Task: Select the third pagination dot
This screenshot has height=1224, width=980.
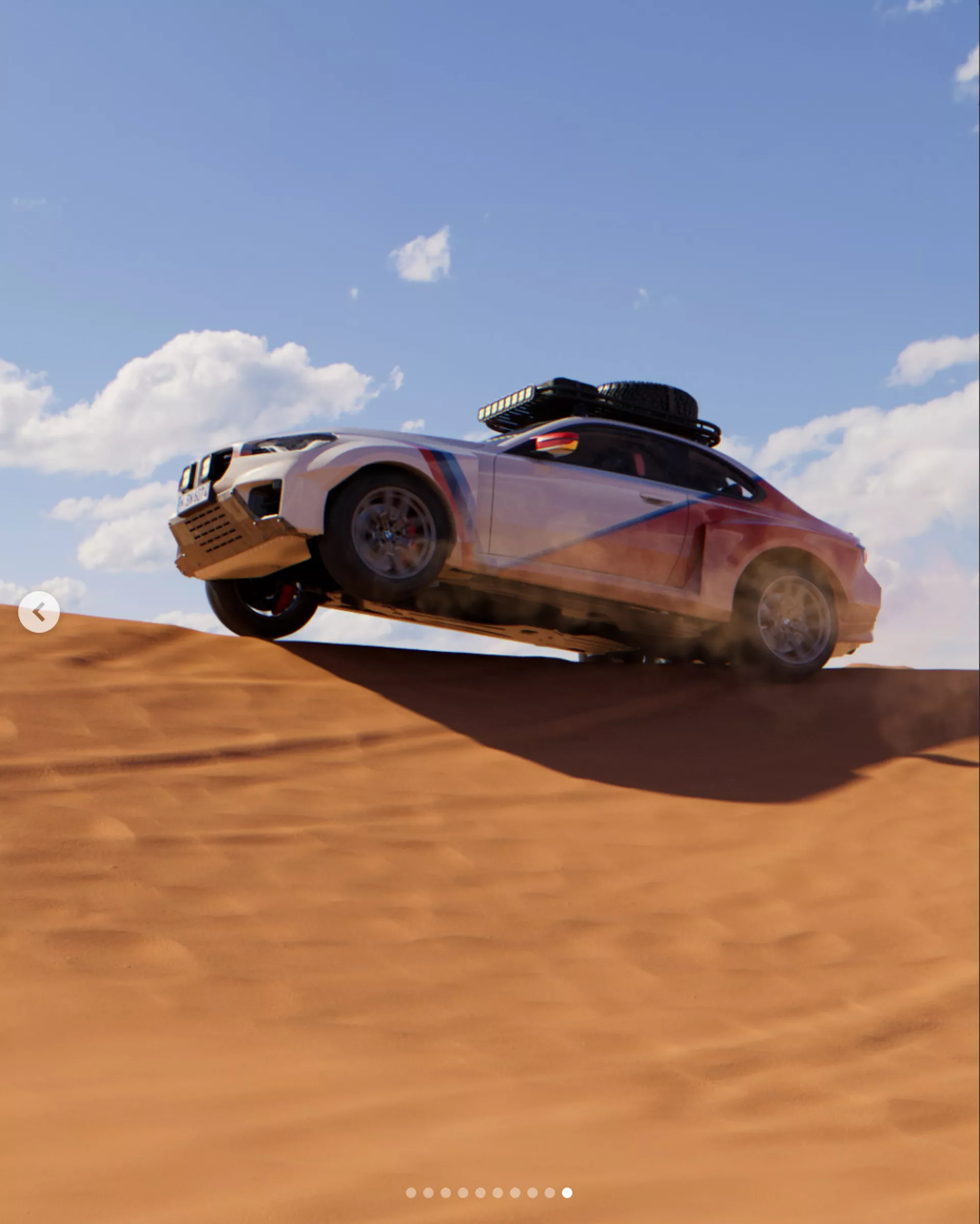Action: 446,1193
